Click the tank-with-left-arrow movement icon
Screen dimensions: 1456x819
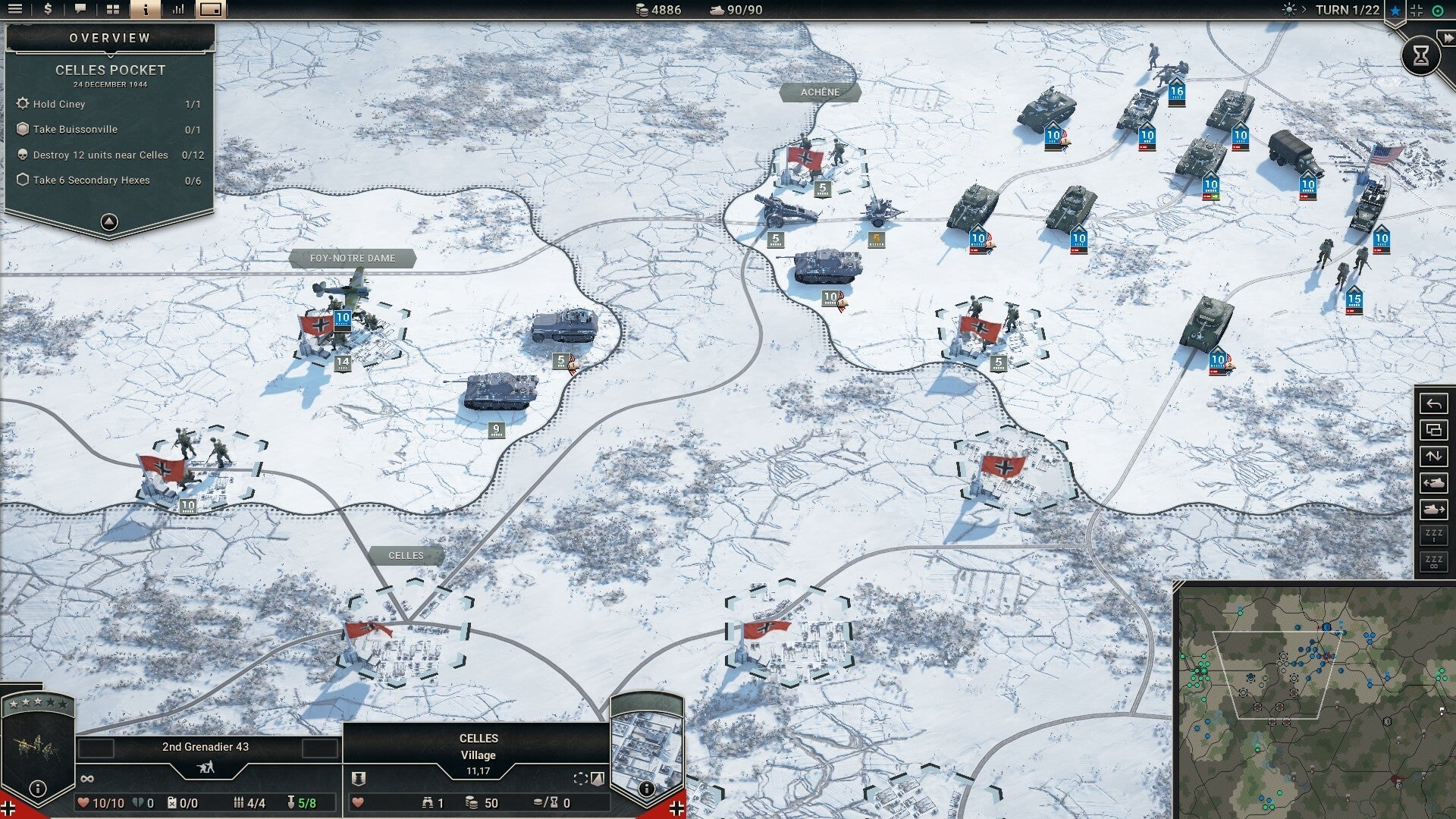tap(1433, 483)
